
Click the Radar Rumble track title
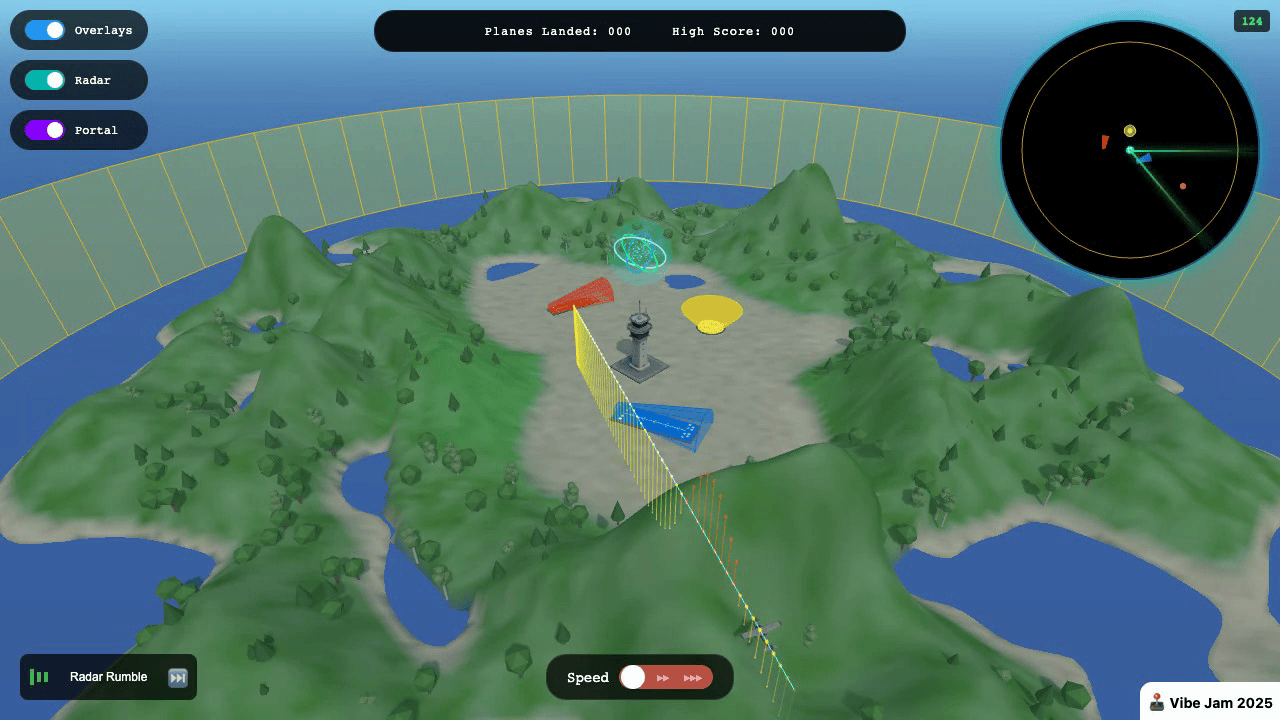coord(107,677)
